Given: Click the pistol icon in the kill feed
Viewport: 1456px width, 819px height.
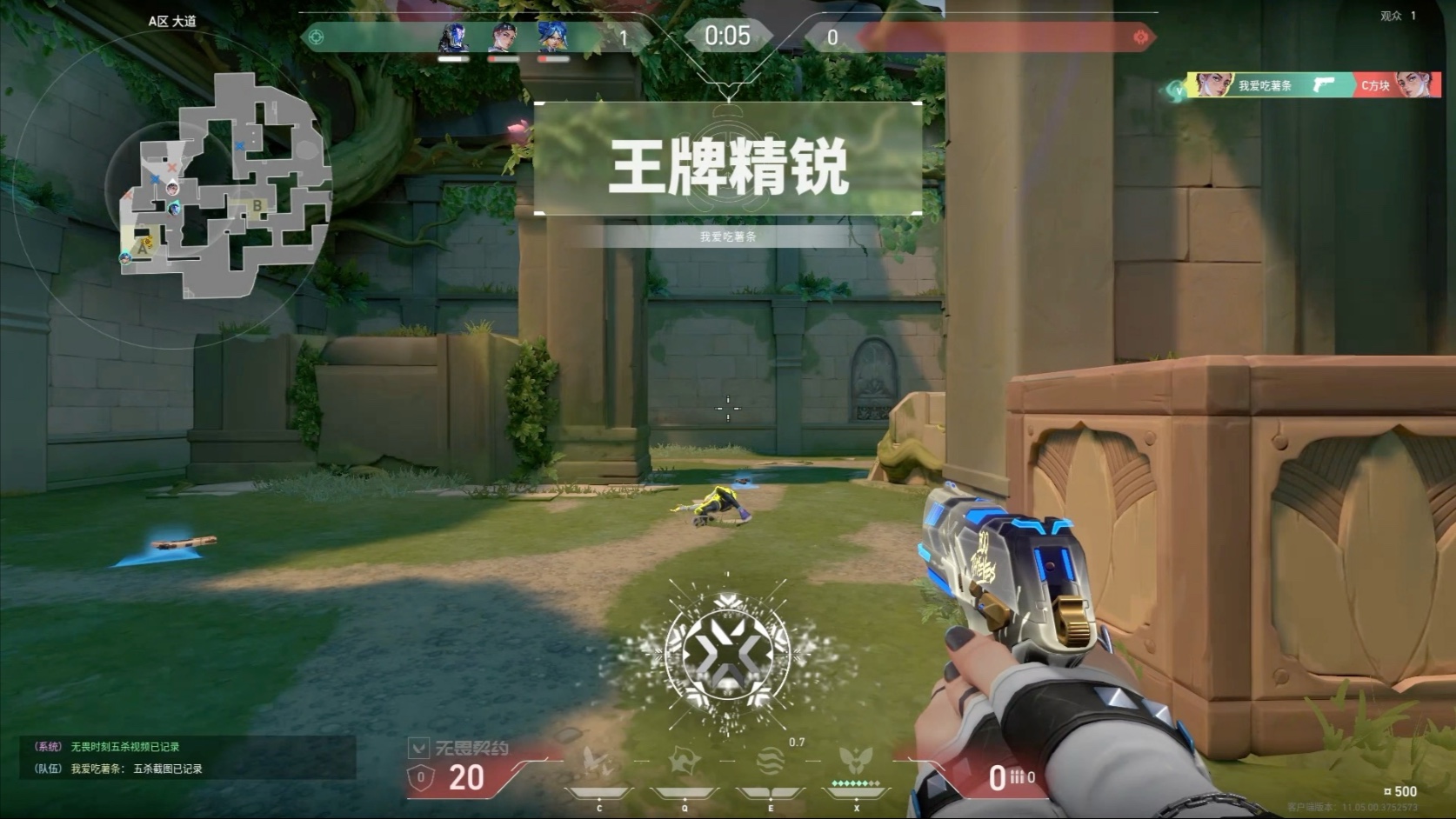Looking at the screenshot, I should coord(1323,85).
